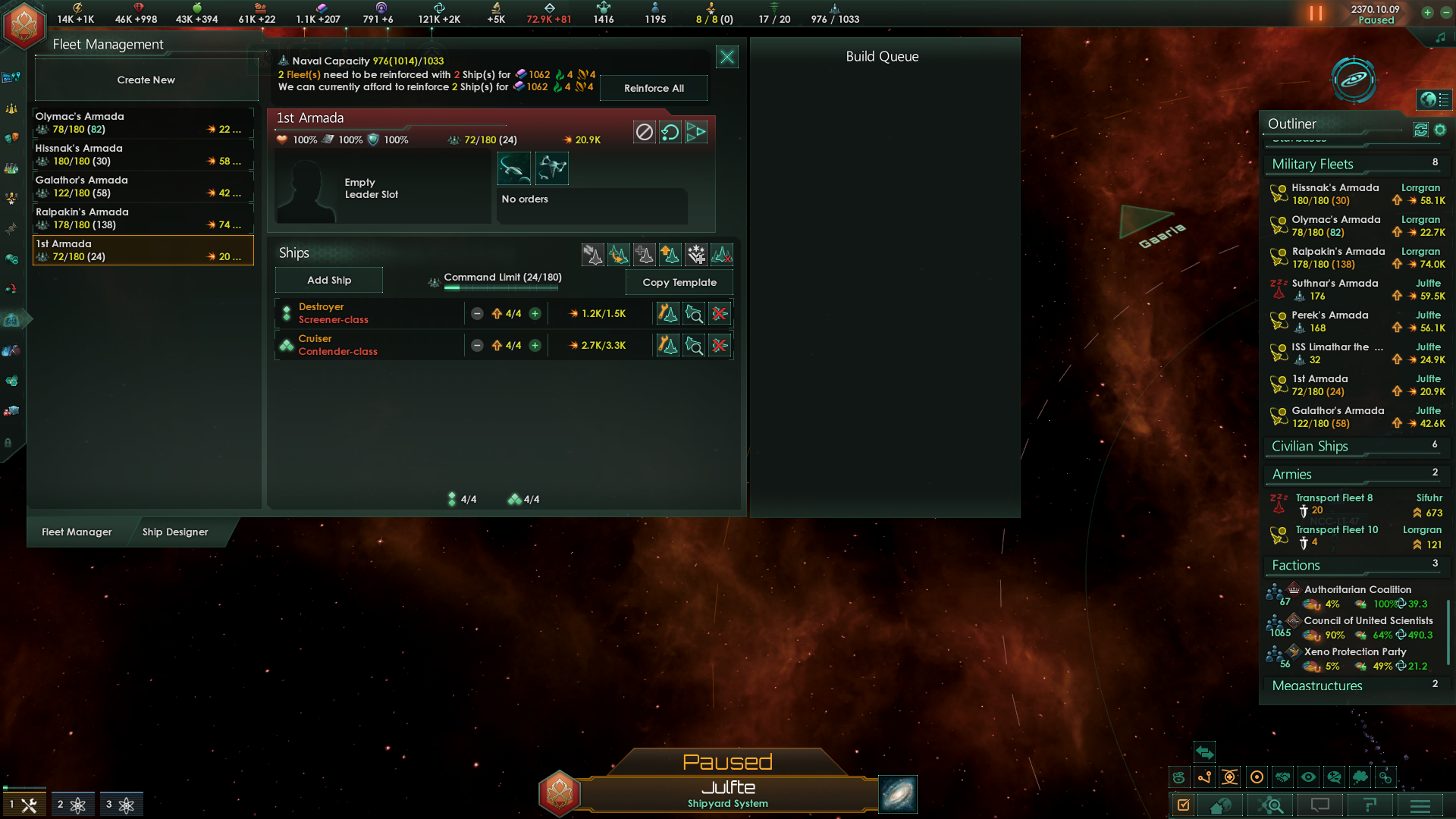
Task: Open the contacts handshake icon in the bottom toolbar
Action: [1282, 777]
